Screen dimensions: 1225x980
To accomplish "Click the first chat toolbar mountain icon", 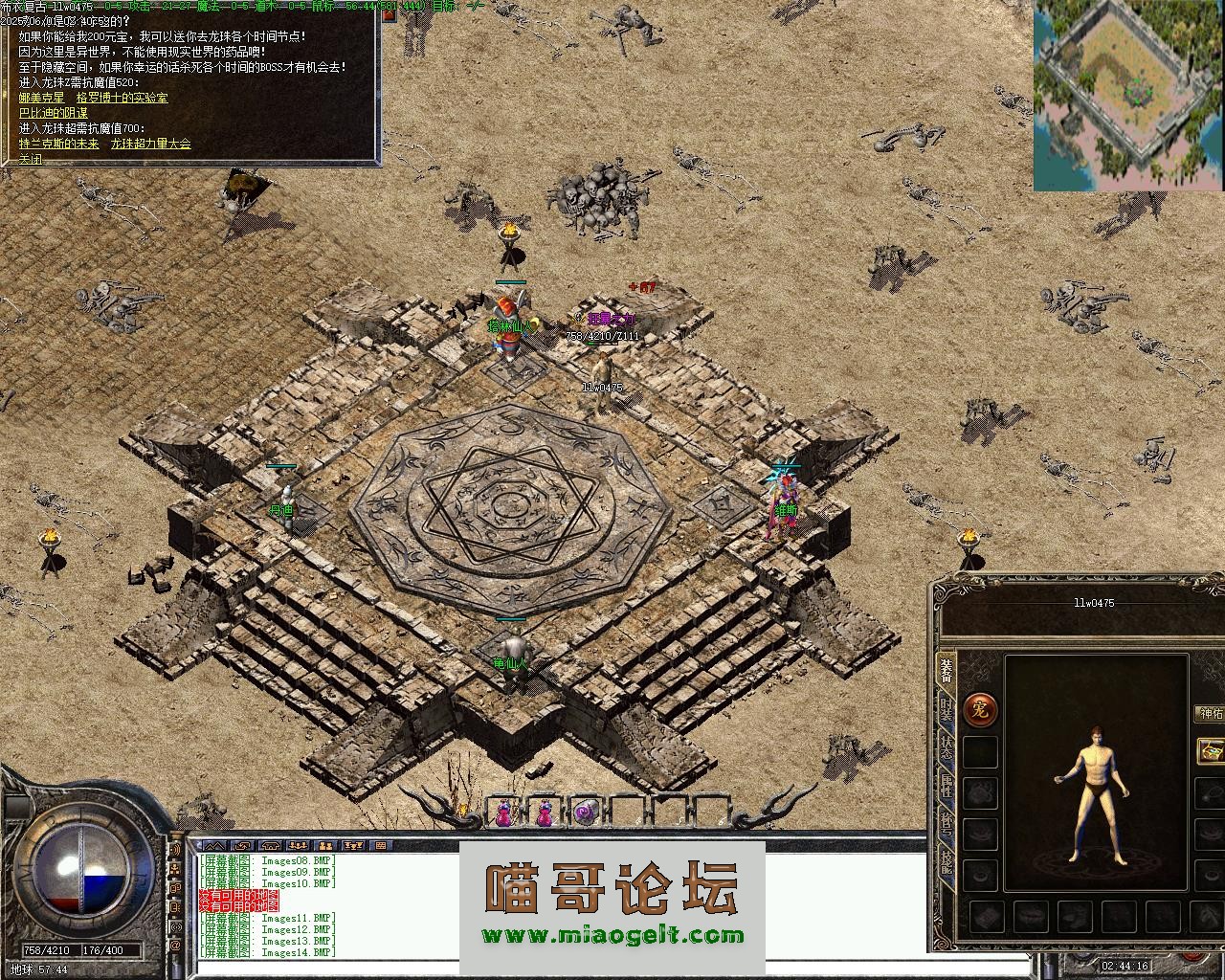I will pyautogui.click(x=213, y=845).
